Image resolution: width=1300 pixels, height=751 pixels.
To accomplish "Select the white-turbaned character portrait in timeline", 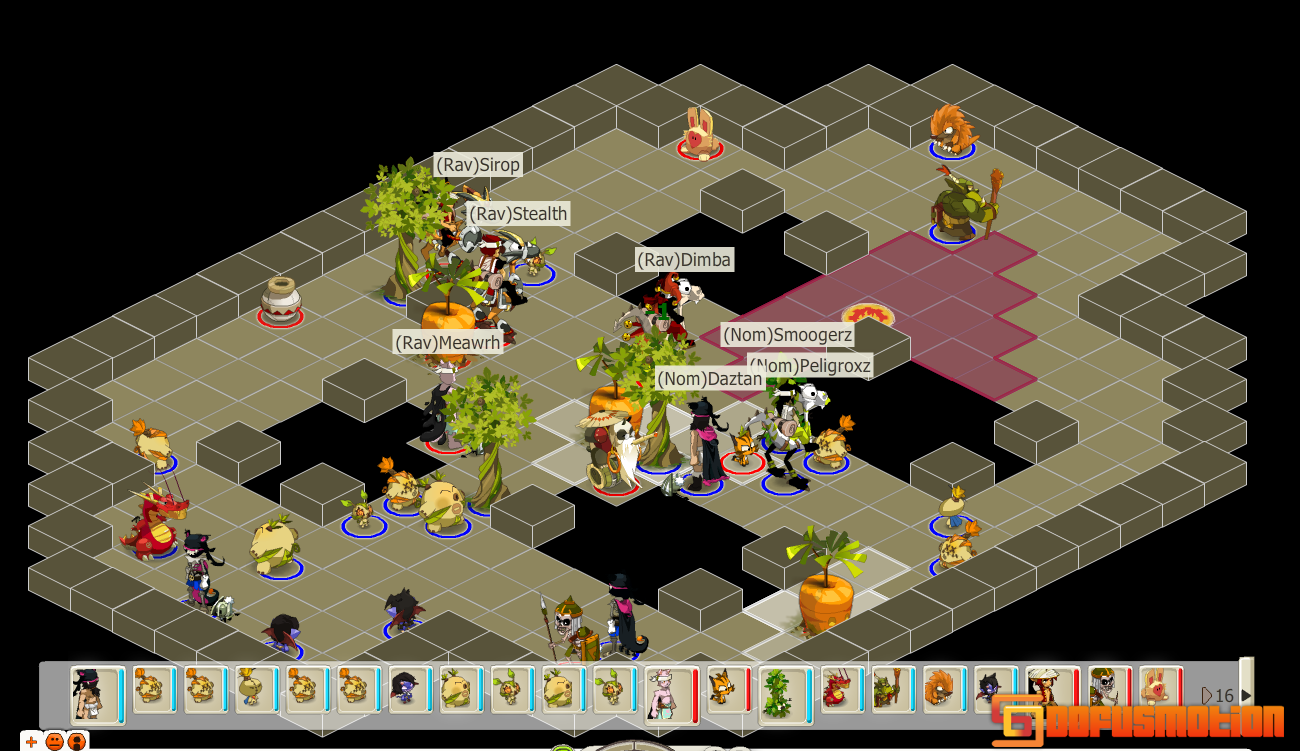I will tap(1049, 690).
